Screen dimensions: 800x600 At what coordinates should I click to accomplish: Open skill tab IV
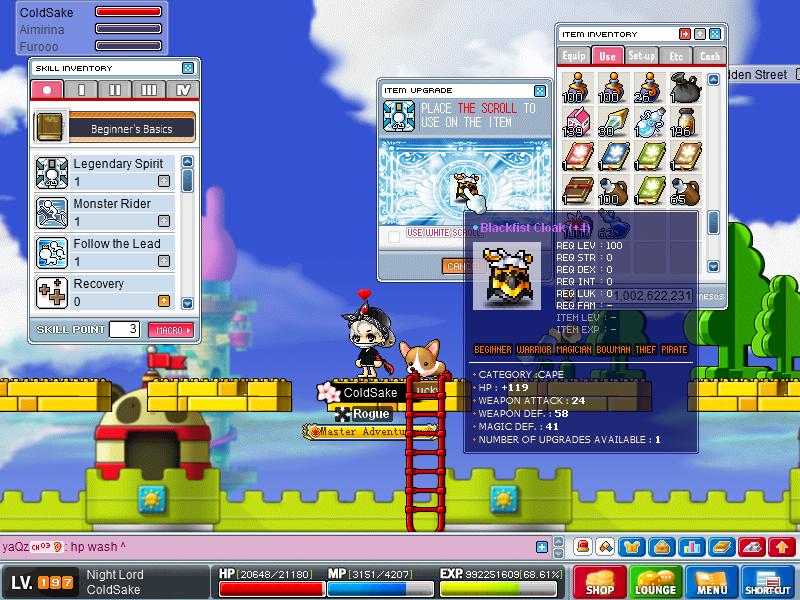(183, 90)
